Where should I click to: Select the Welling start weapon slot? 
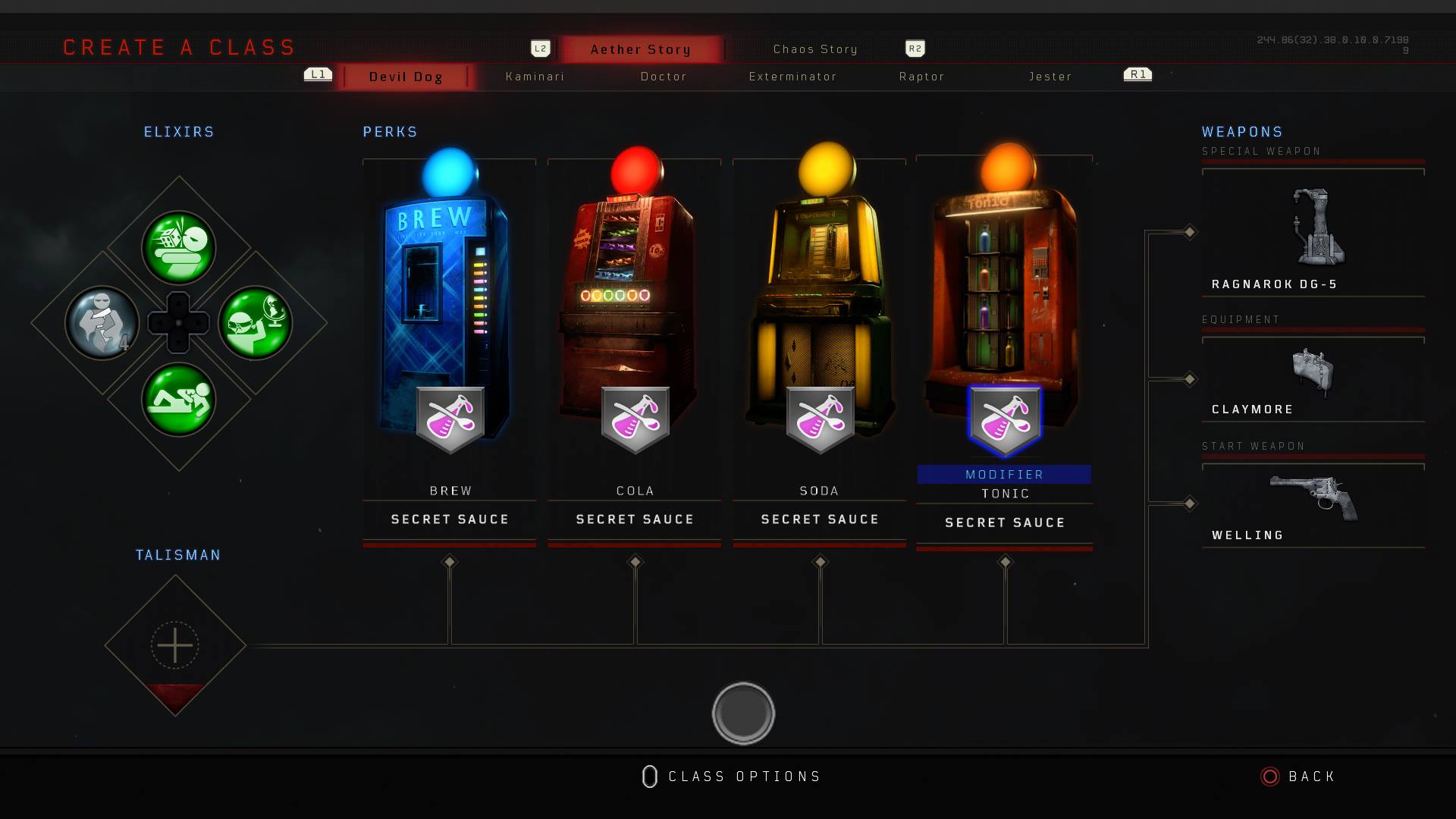[x=1313, y=504]
